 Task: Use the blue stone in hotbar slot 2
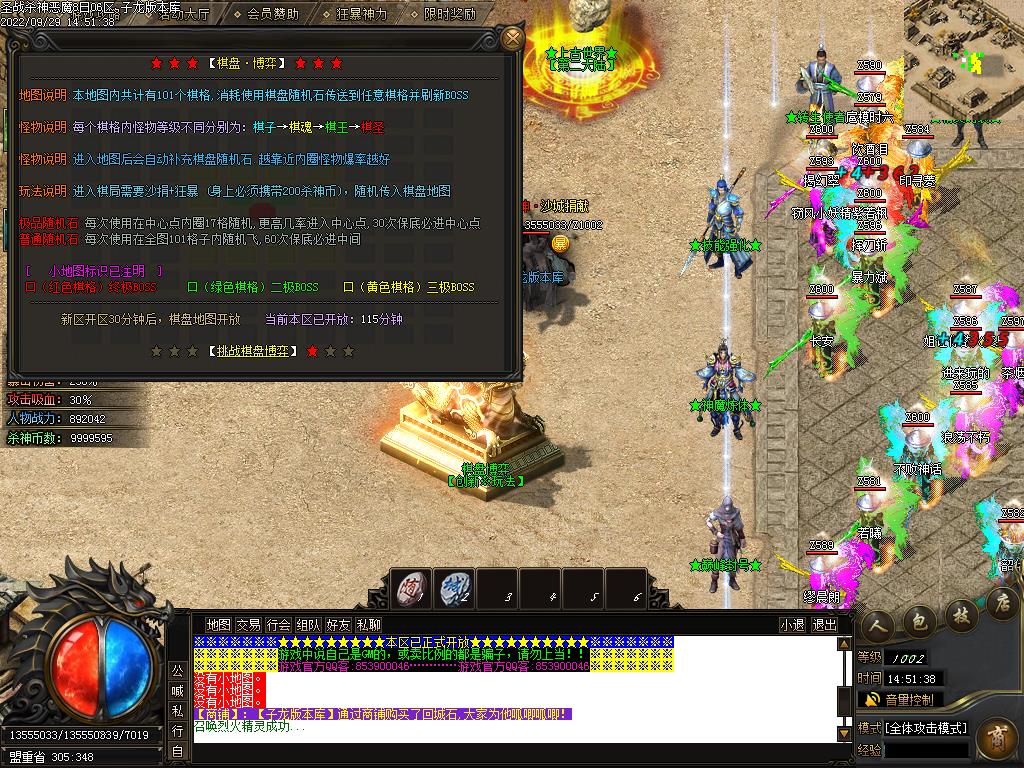pos(455,587)
